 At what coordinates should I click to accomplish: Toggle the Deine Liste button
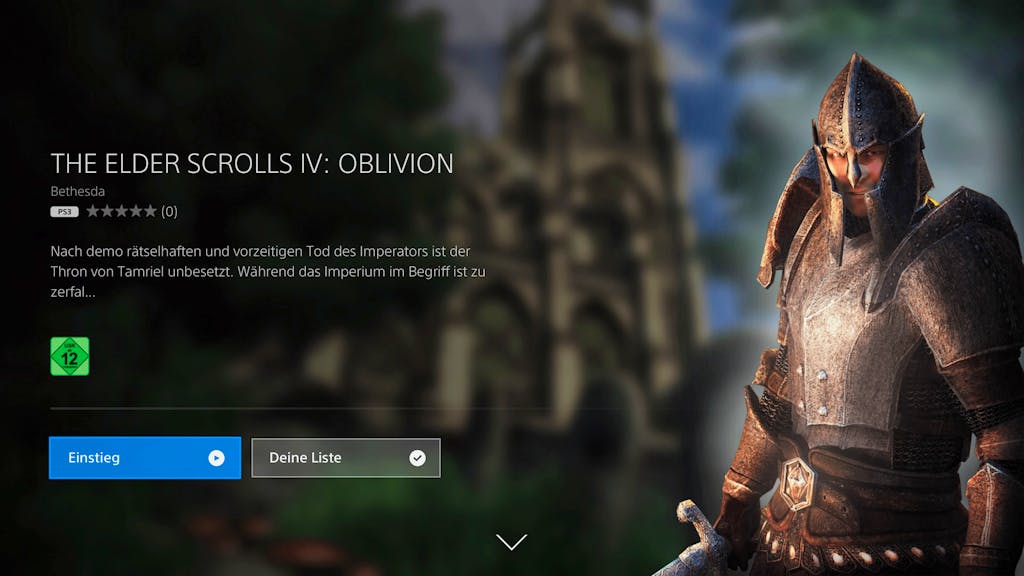(x=345, y=458)
